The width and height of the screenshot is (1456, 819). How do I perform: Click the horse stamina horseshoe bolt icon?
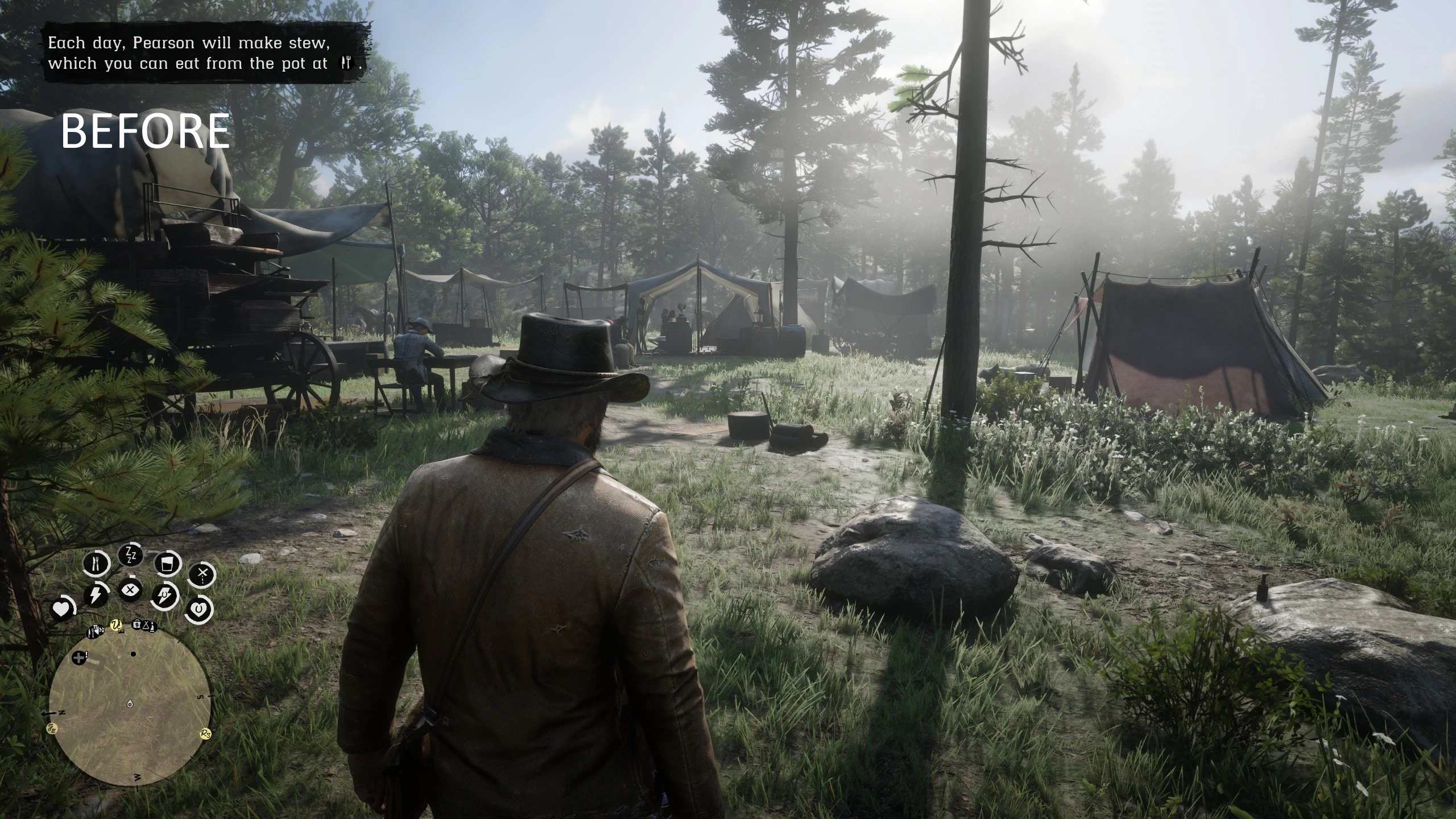point(165,597)
